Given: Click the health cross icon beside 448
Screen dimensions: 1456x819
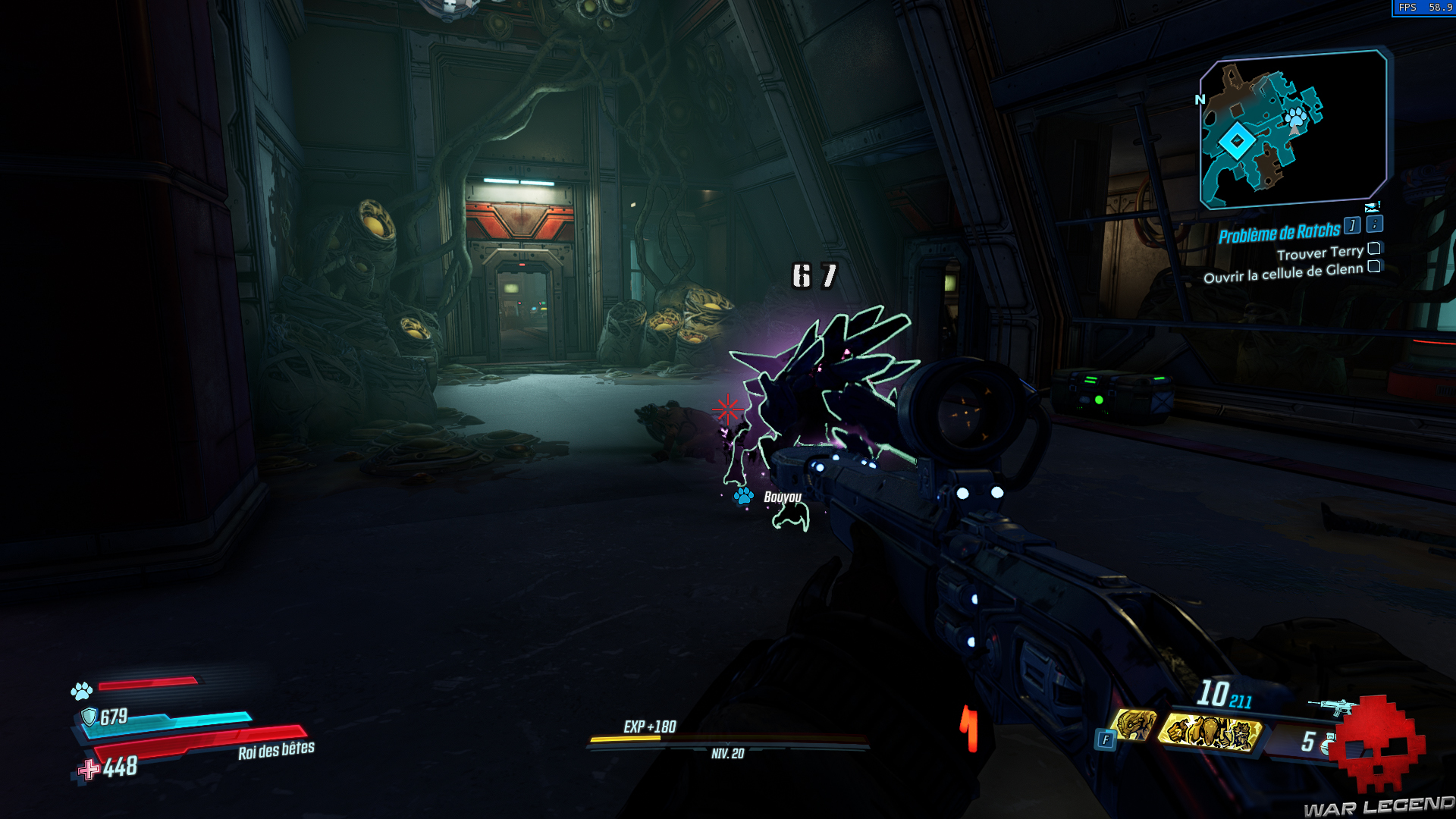Looking at the screenshot, I should [88, 769].
